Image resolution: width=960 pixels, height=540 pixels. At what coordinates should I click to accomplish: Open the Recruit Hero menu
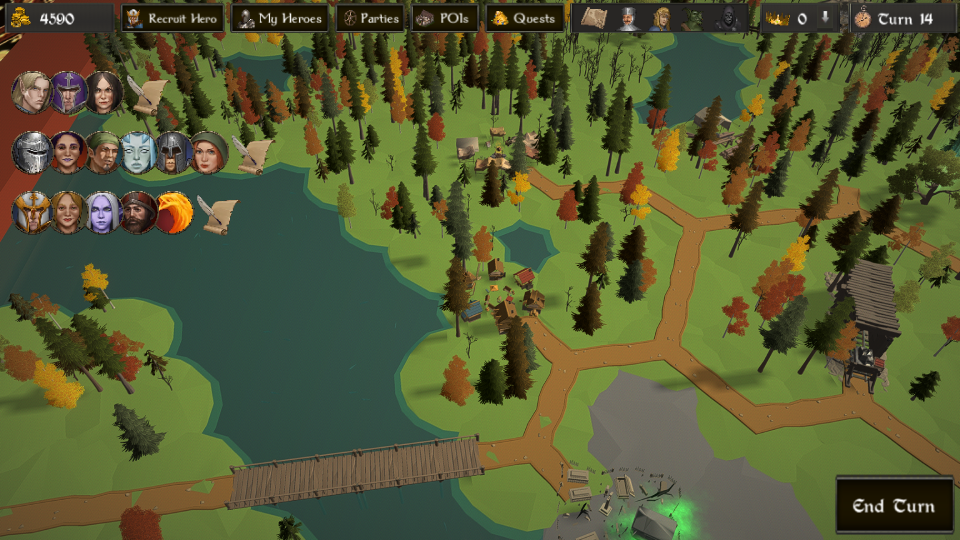click(172, 18)
